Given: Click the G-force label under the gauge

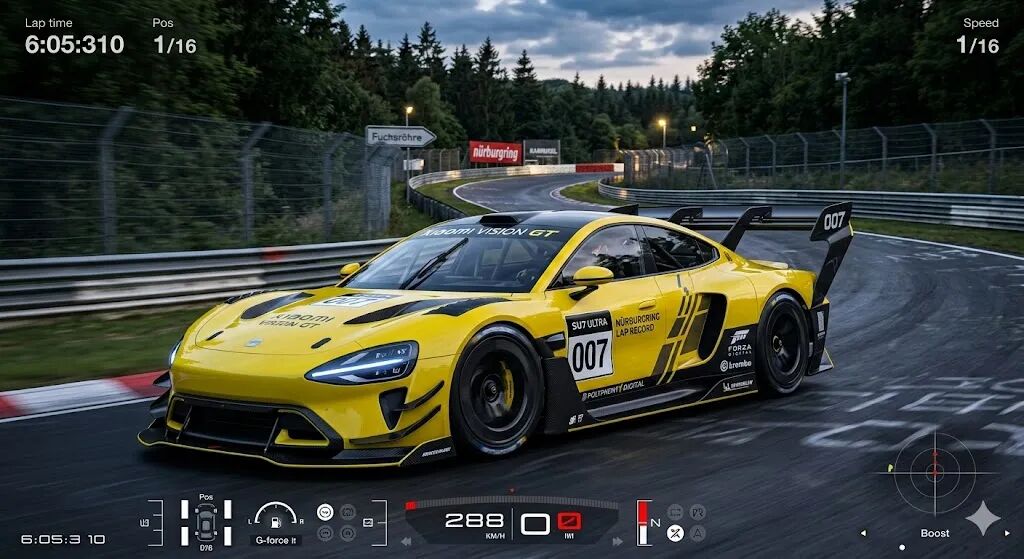Looking at the screenshot, I should point(275,540).
